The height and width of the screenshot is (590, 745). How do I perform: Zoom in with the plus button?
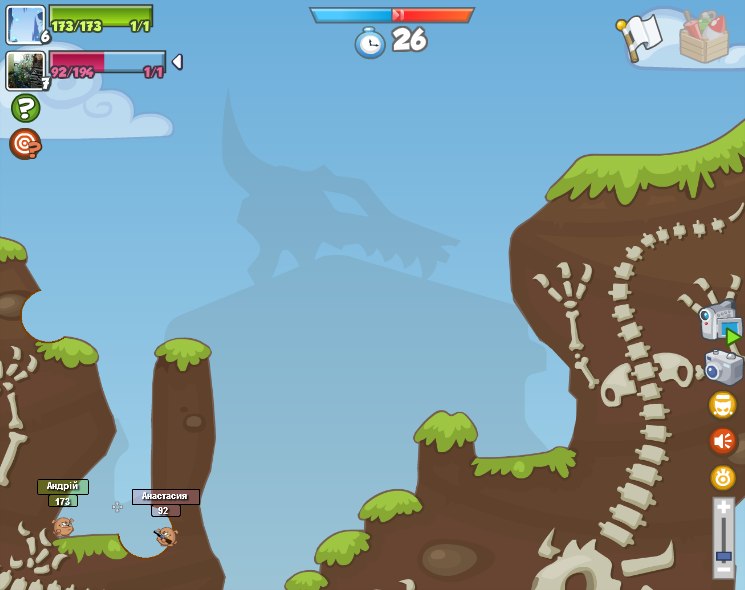tap(723, 507)
